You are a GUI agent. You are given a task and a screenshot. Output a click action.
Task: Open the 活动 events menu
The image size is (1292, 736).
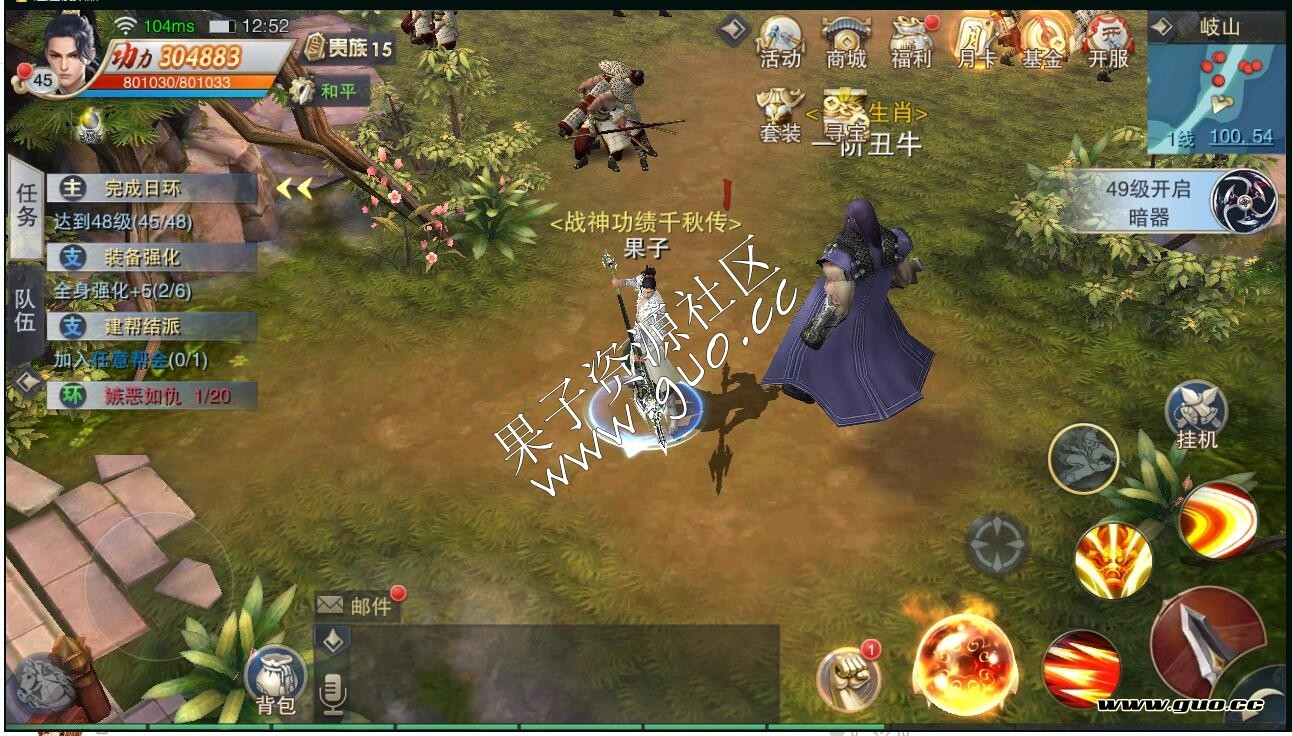click(x=780, y=42)
